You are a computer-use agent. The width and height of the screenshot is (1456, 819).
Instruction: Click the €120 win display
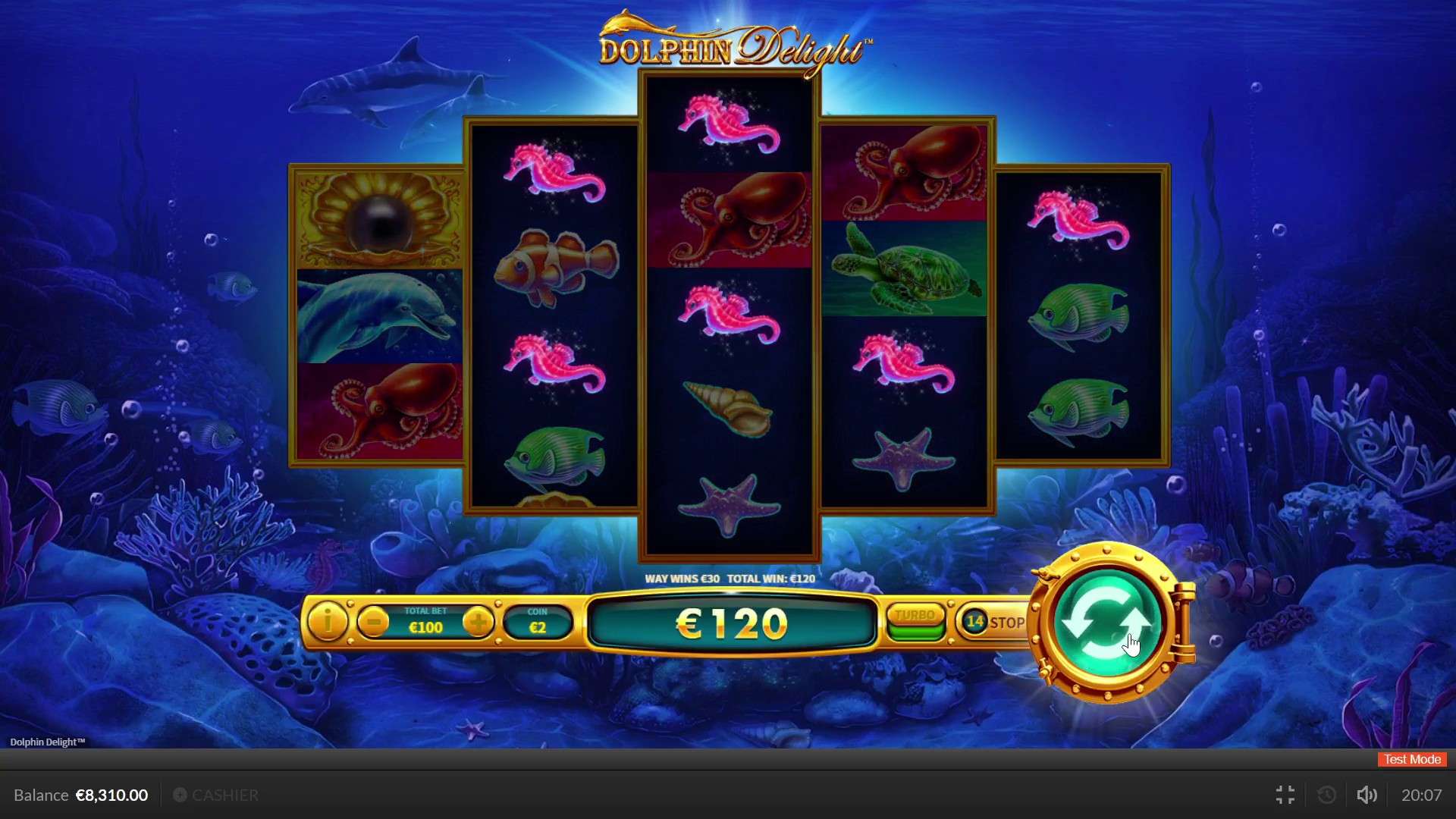pyautogui.click(x=730, y=623)
